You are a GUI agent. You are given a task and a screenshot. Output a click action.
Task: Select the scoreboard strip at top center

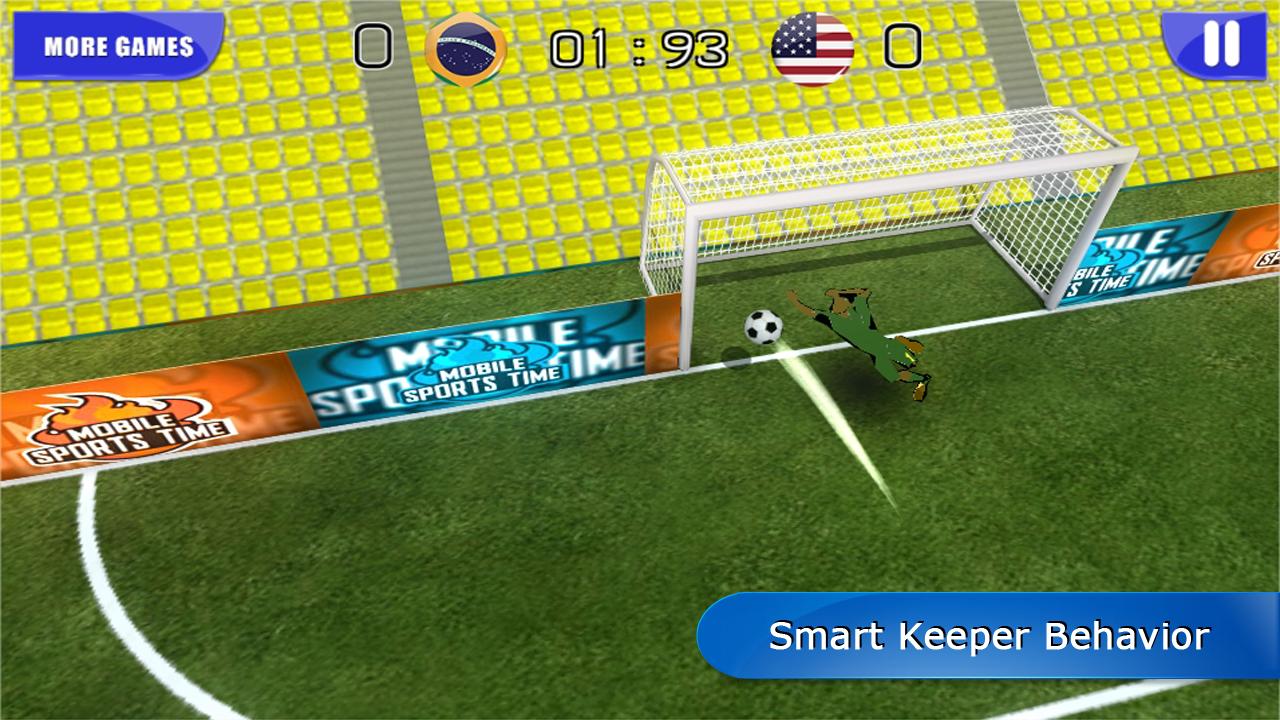(x=639, y=44)
